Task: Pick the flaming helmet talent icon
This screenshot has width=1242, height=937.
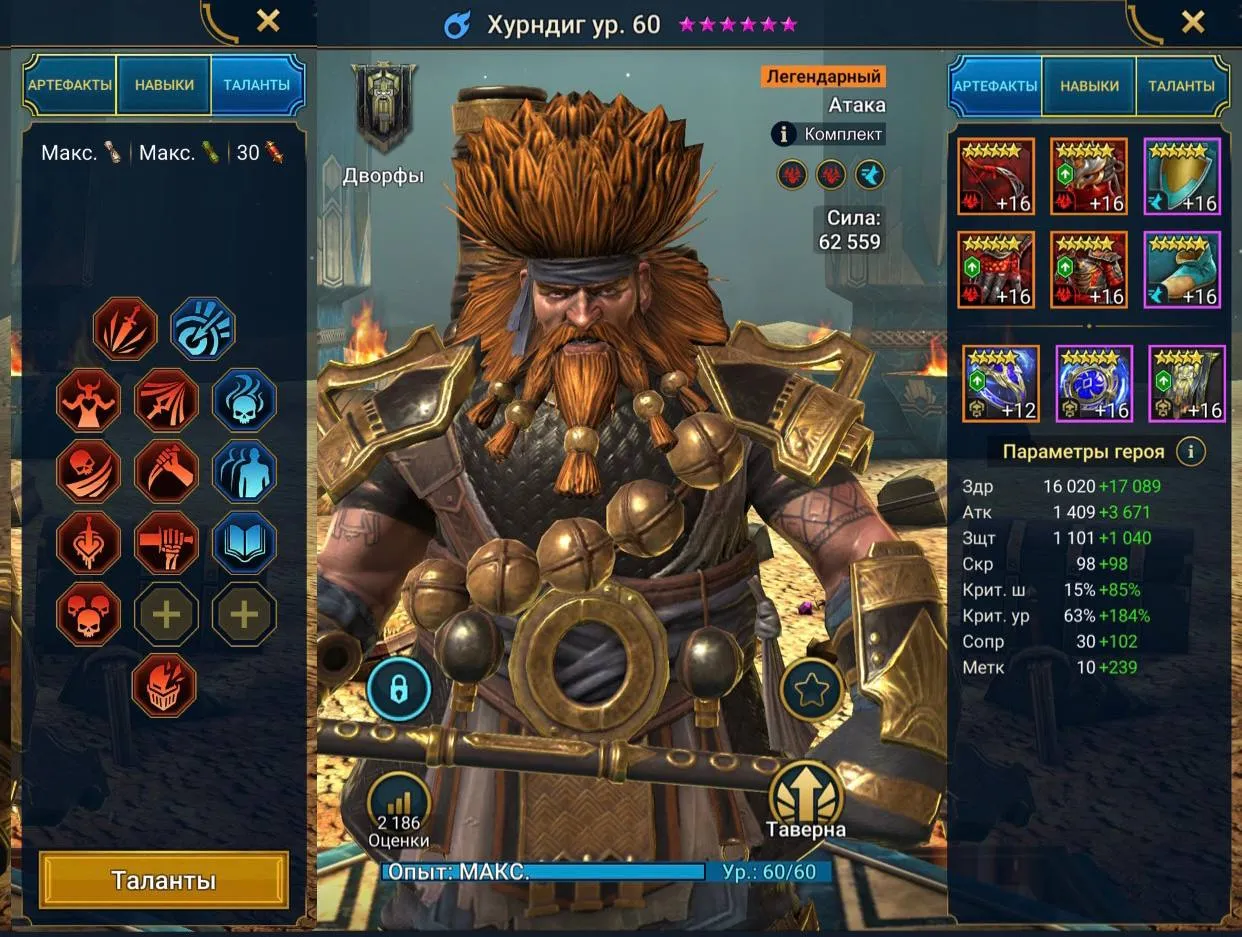Action: click(164, 685)
